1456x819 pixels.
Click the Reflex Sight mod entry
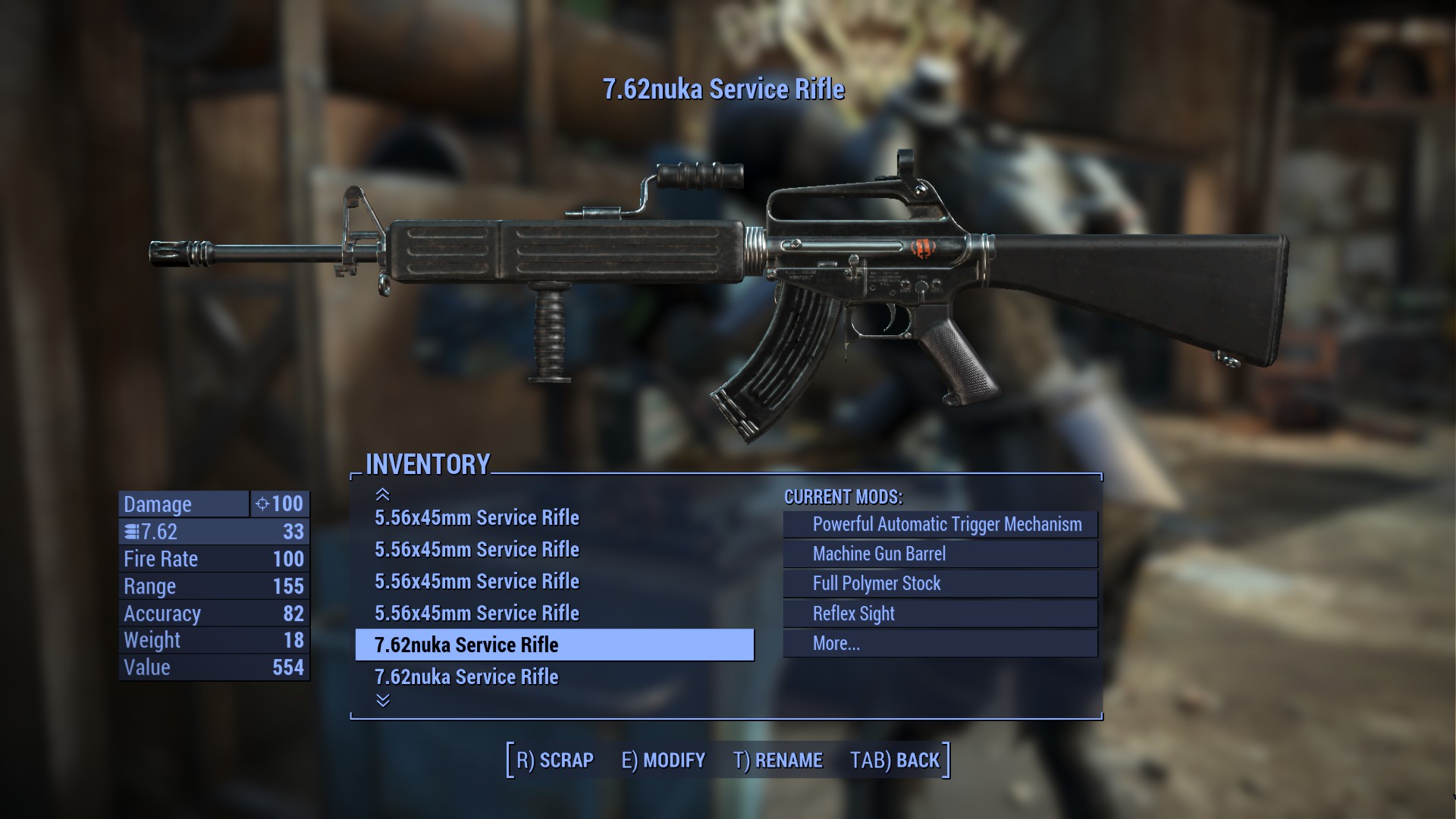coord(852,613)
